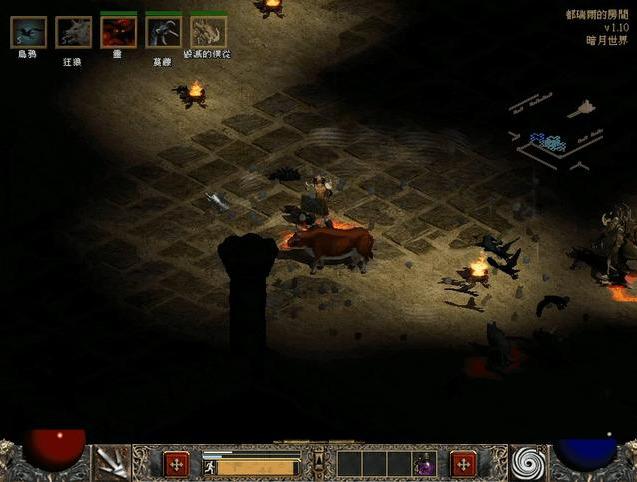This screenshot has height=482, width=637.
Task: Open the right-click swirl skill selector
Action: 526,463
